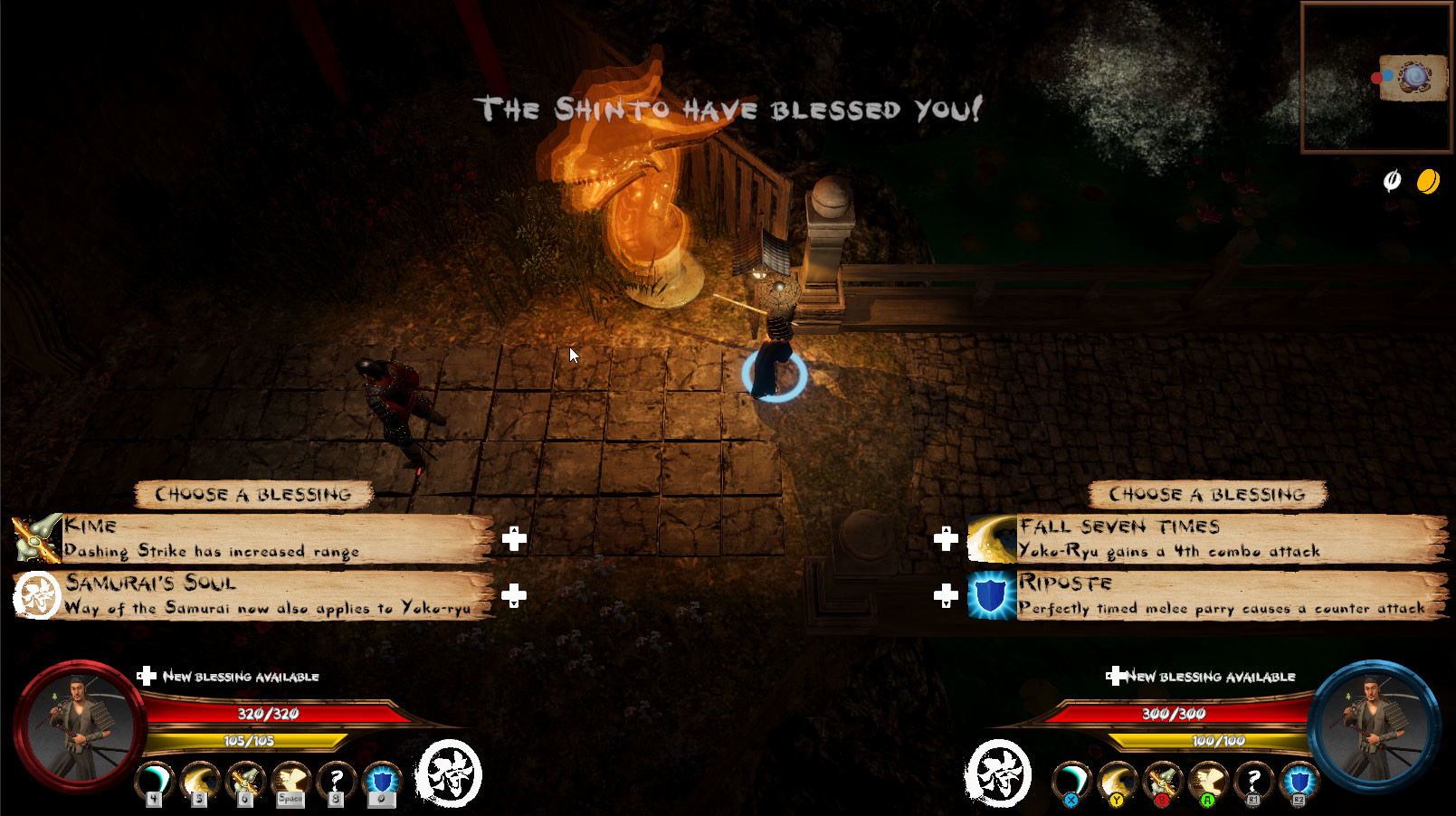Pick the Fall Seven Times blessing
1456x816 pixels.
tap(1208, 538)
